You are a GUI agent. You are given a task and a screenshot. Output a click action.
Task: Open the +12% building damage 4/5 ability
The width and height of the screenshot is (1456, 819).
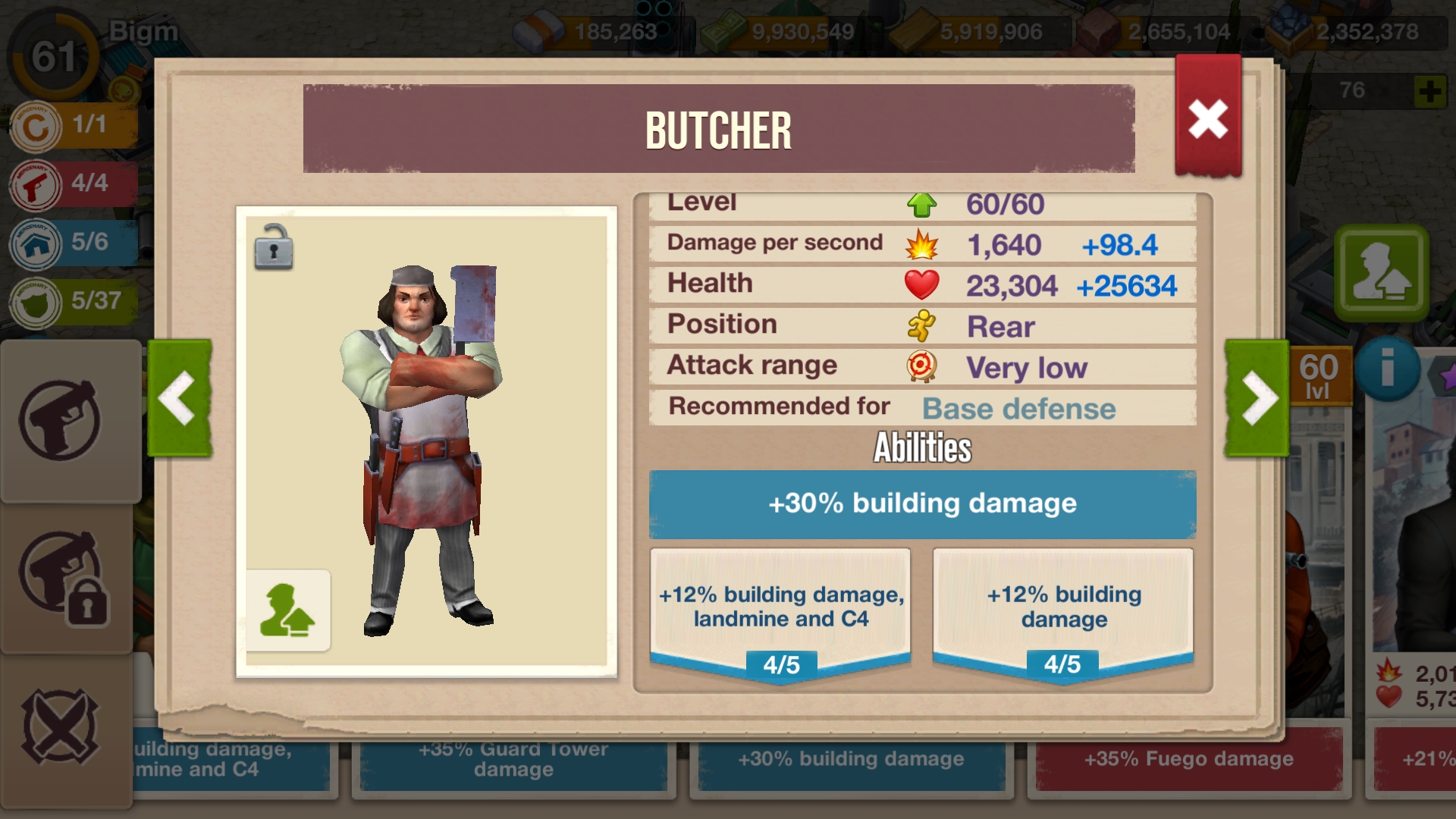[1063, 607]
